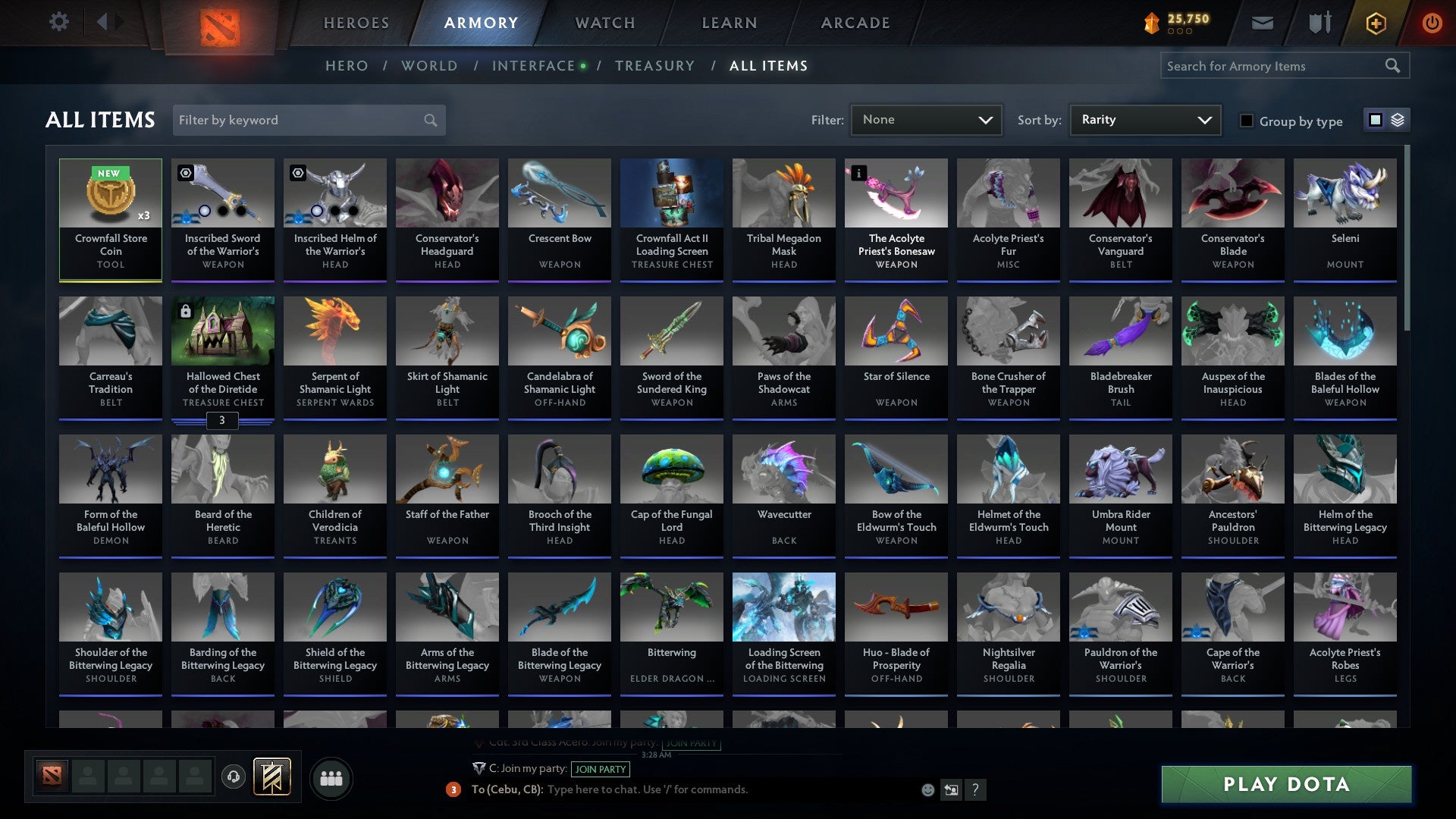The width and height of the screenshot is (1456, 819).
Task: Switch to the stacked layers view toggle
Action: point(1398,120)
